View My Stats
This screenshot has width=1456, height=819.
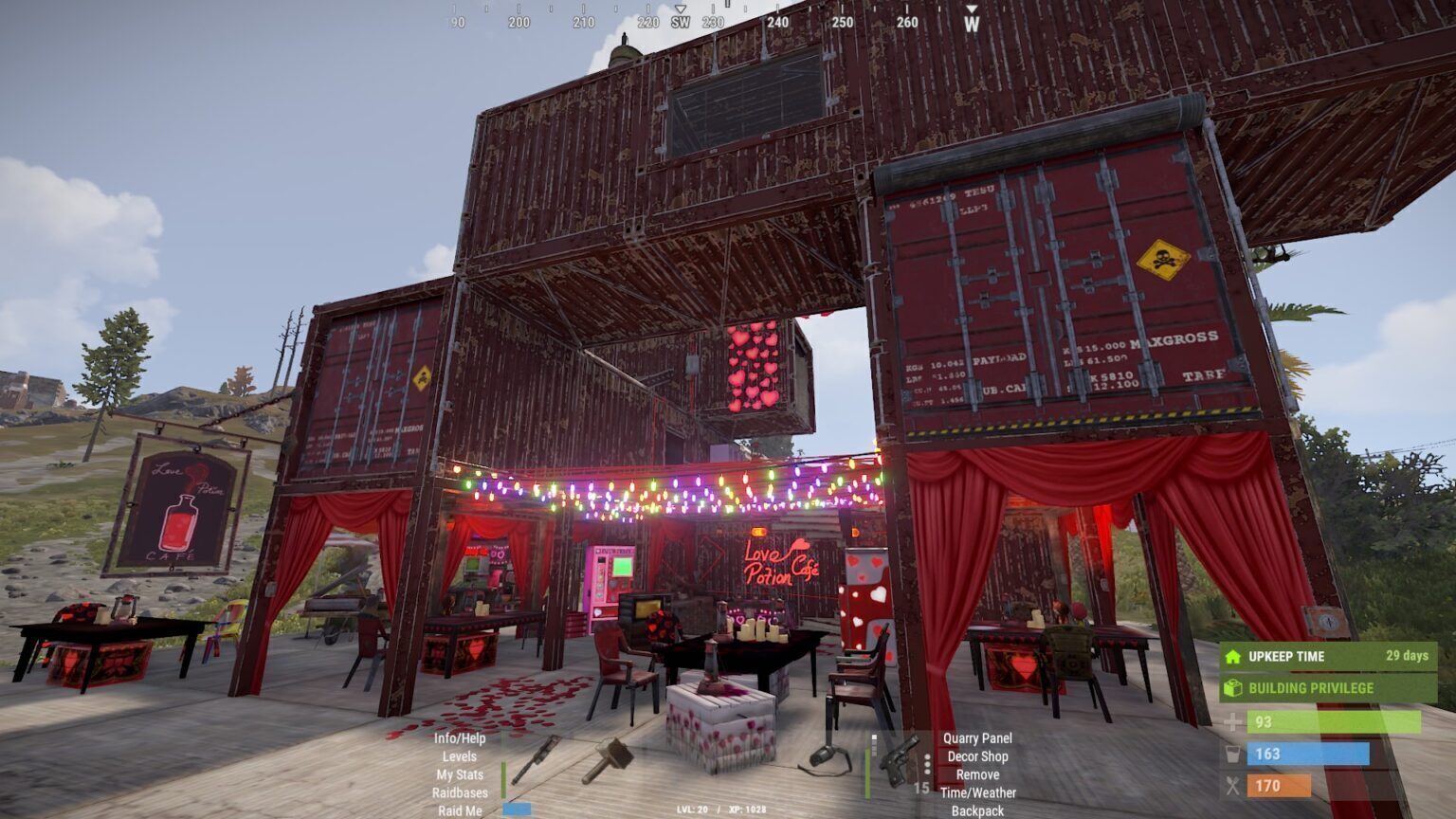pyautogui.click(x=460, y=774)
